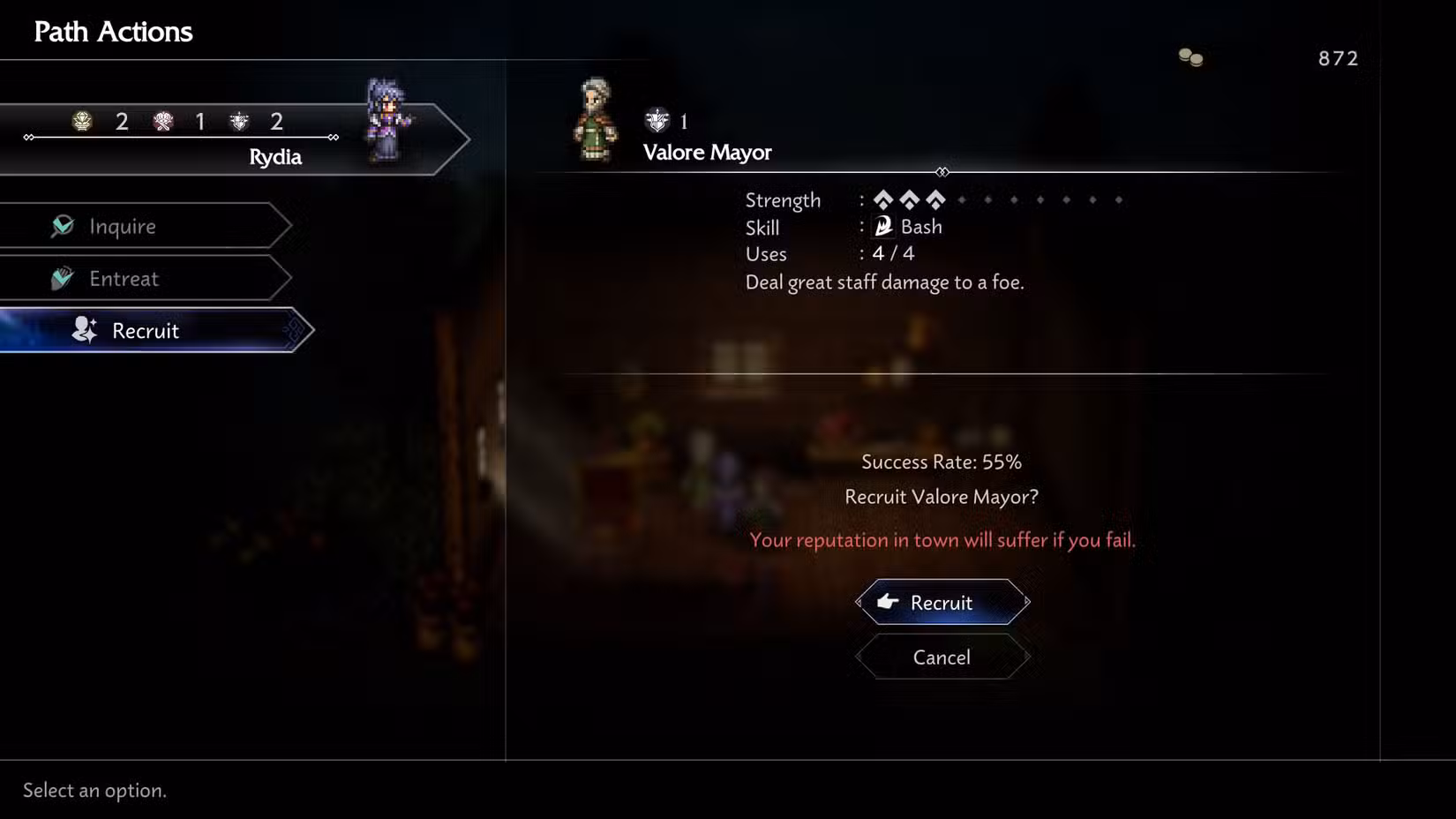Click the hand pointer icon on Recruit button
Screen dimensions: 1456x819
889,602
